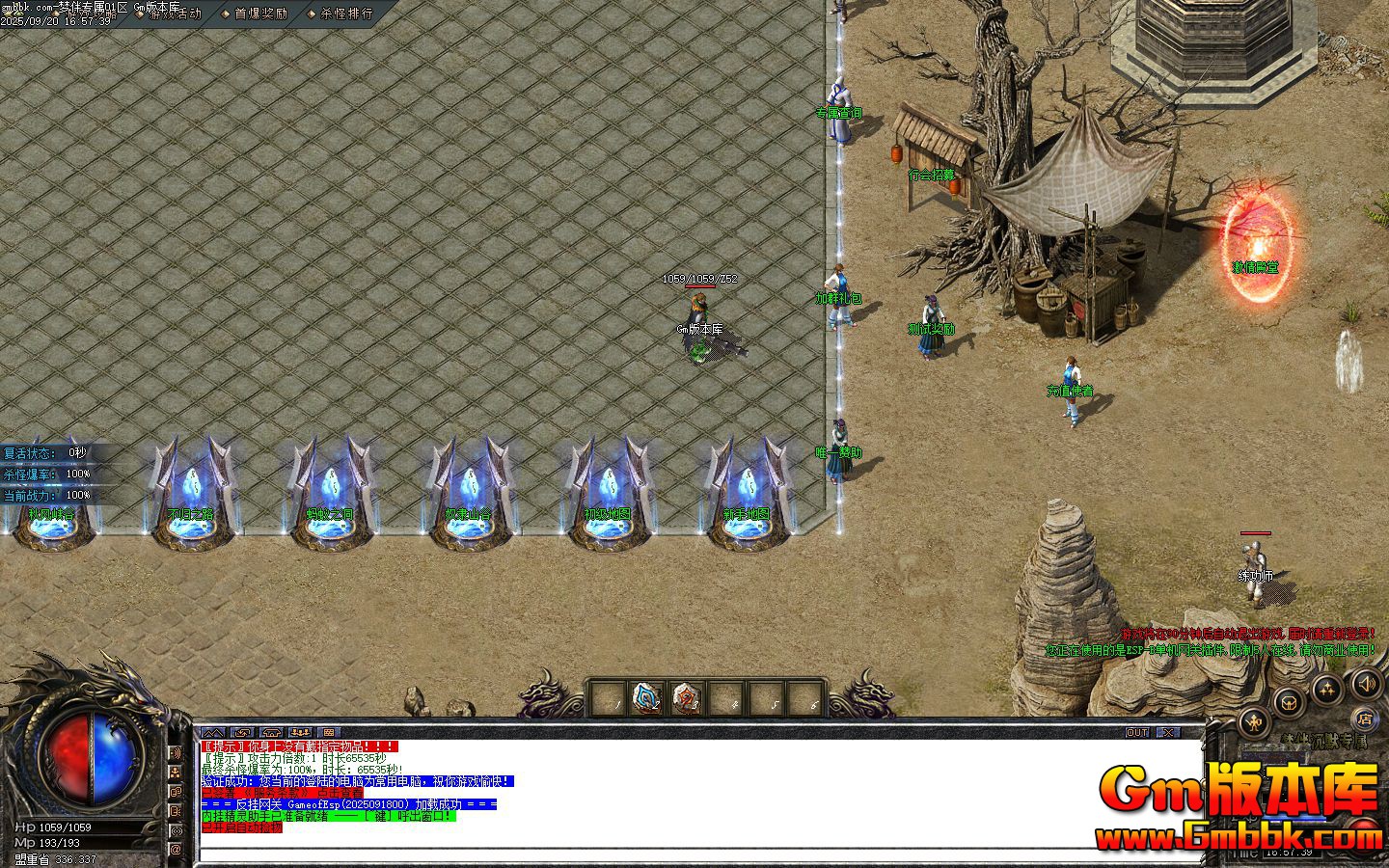Toggle the @ private chat channel button

point(176,850)
